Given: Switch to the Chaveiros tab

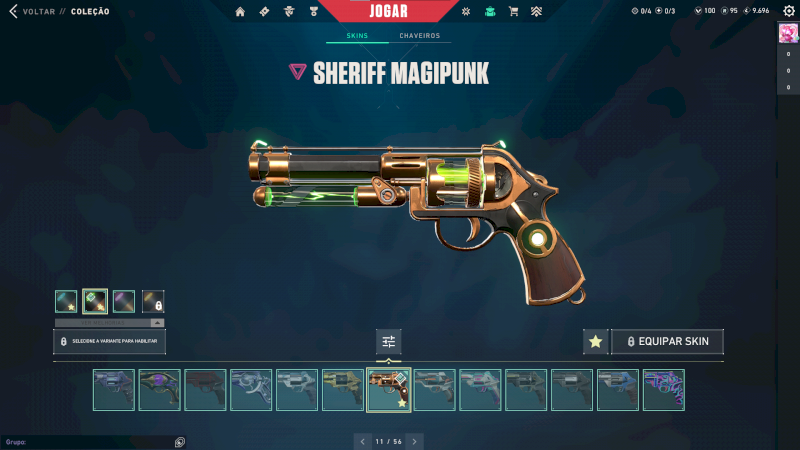Looking at the screenshot, I should click(x=419, y=36).
